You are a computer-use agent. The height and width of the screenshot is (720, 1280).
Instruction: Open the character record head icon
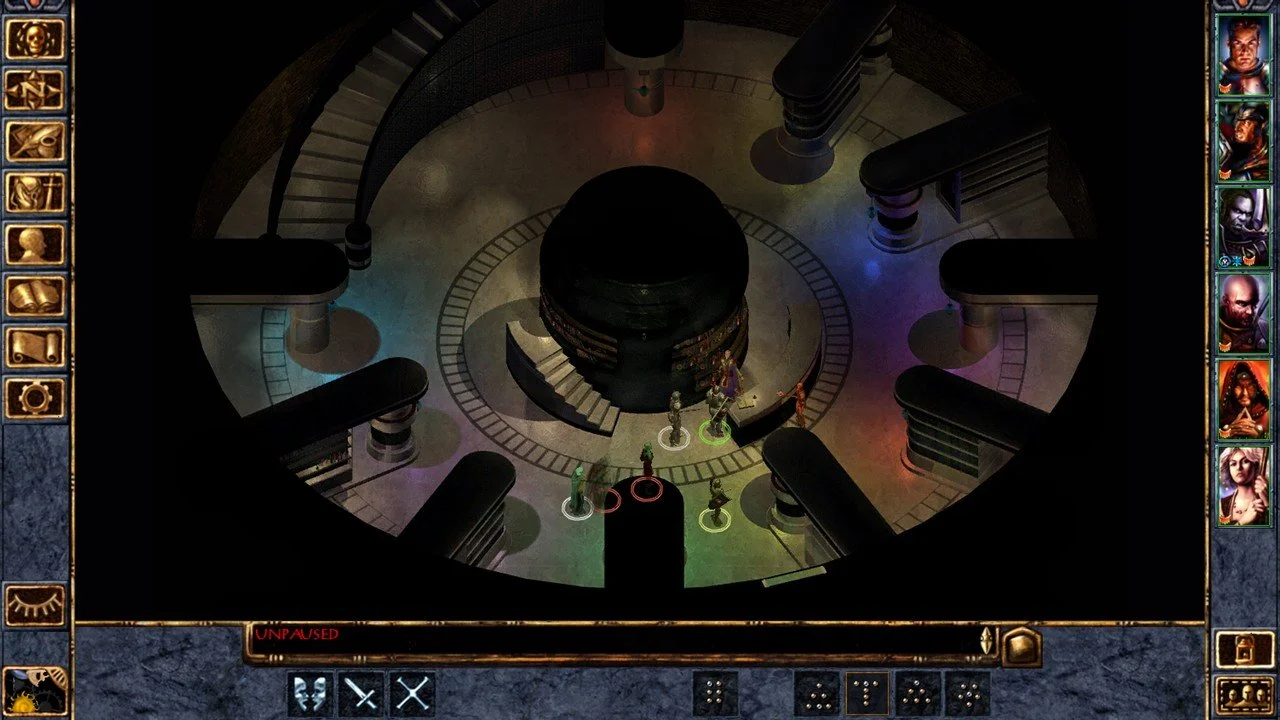pyautogui.click(x=35, y=245)
